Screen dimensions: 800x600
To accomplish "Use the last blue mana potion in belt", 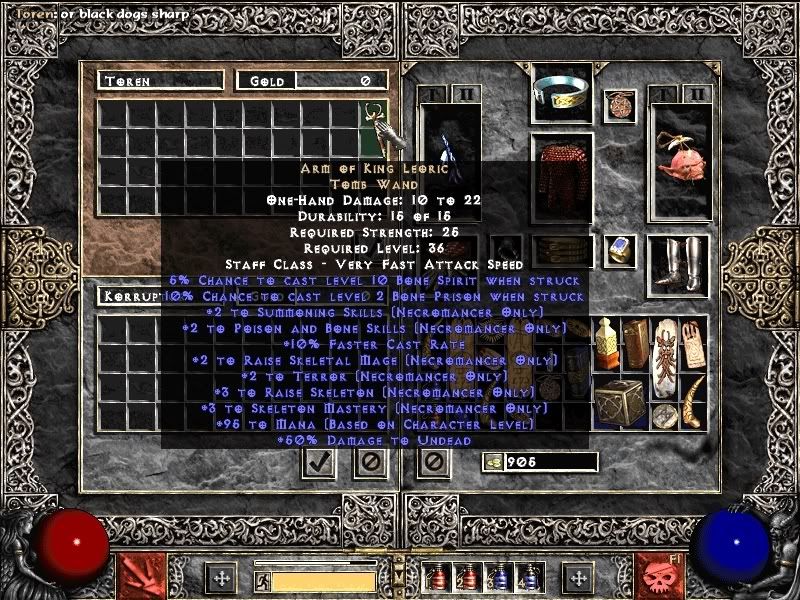I will [x=528, y=576].
